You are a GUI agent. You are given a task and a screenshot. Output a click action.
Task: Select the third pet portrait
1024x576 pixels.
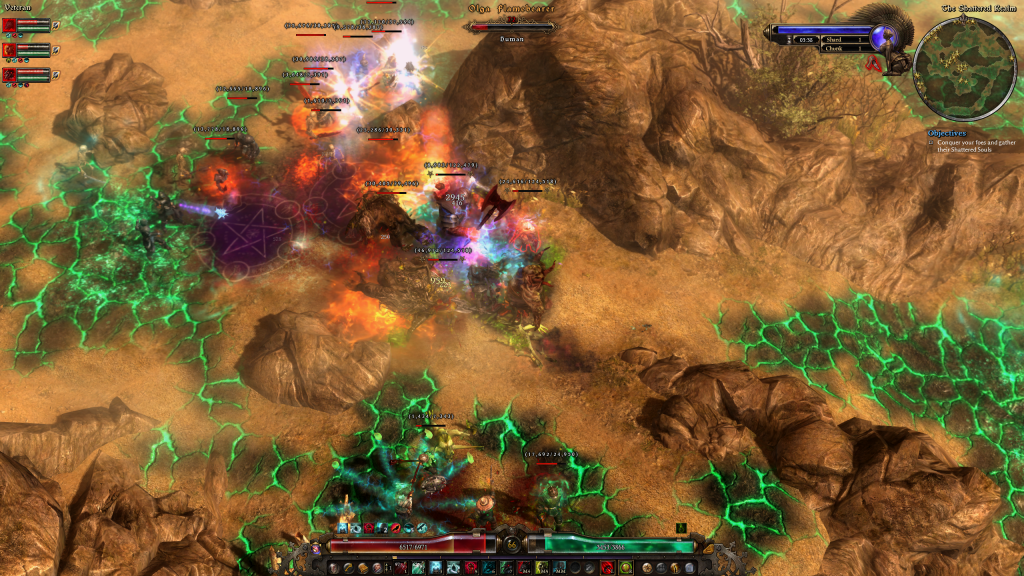[10, 74]
